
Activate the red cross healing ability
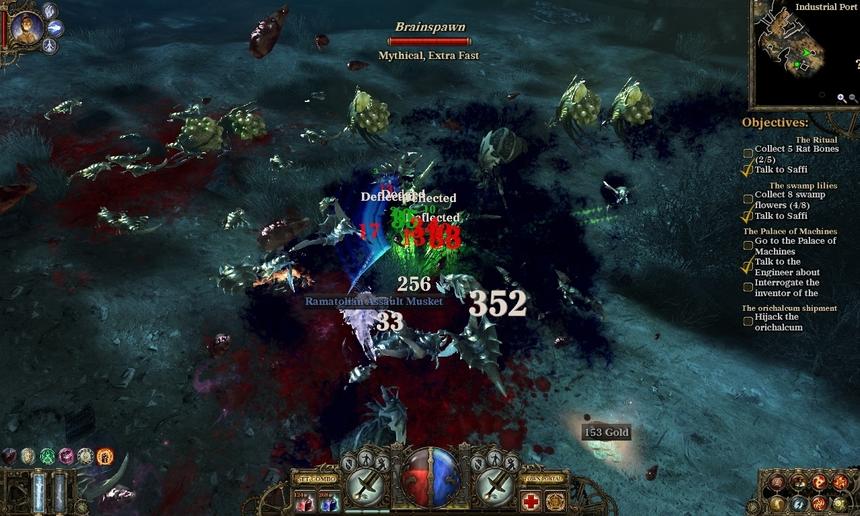[x=531, y=501]
